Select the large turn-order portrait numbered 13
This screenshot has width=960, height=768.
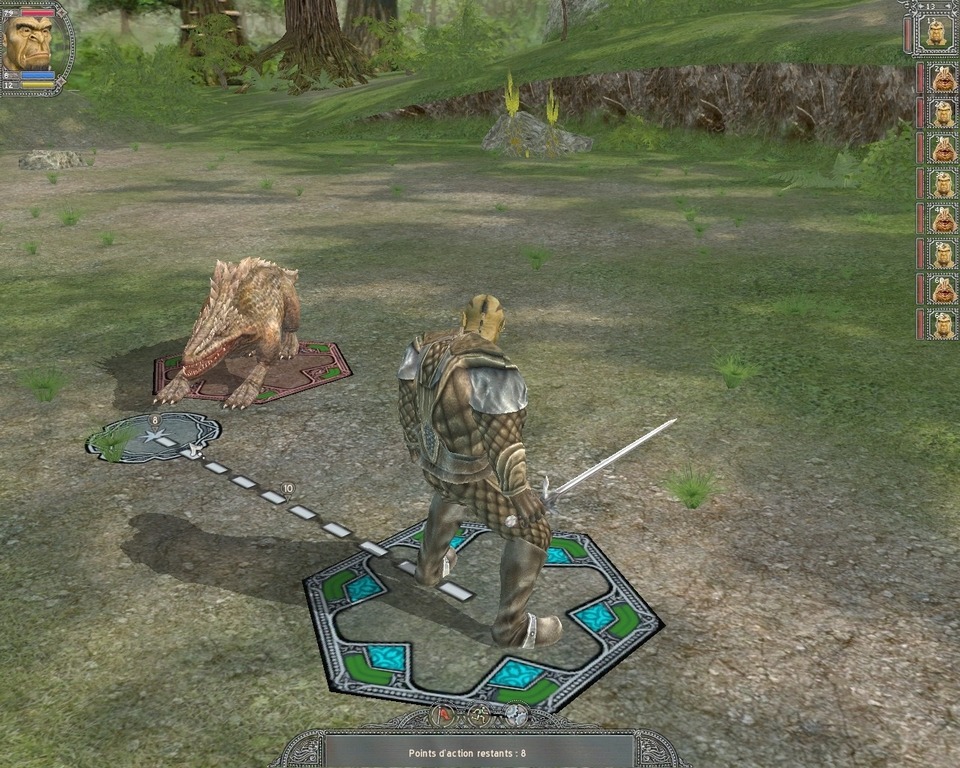pyautogui.click(x=935, y=34)
